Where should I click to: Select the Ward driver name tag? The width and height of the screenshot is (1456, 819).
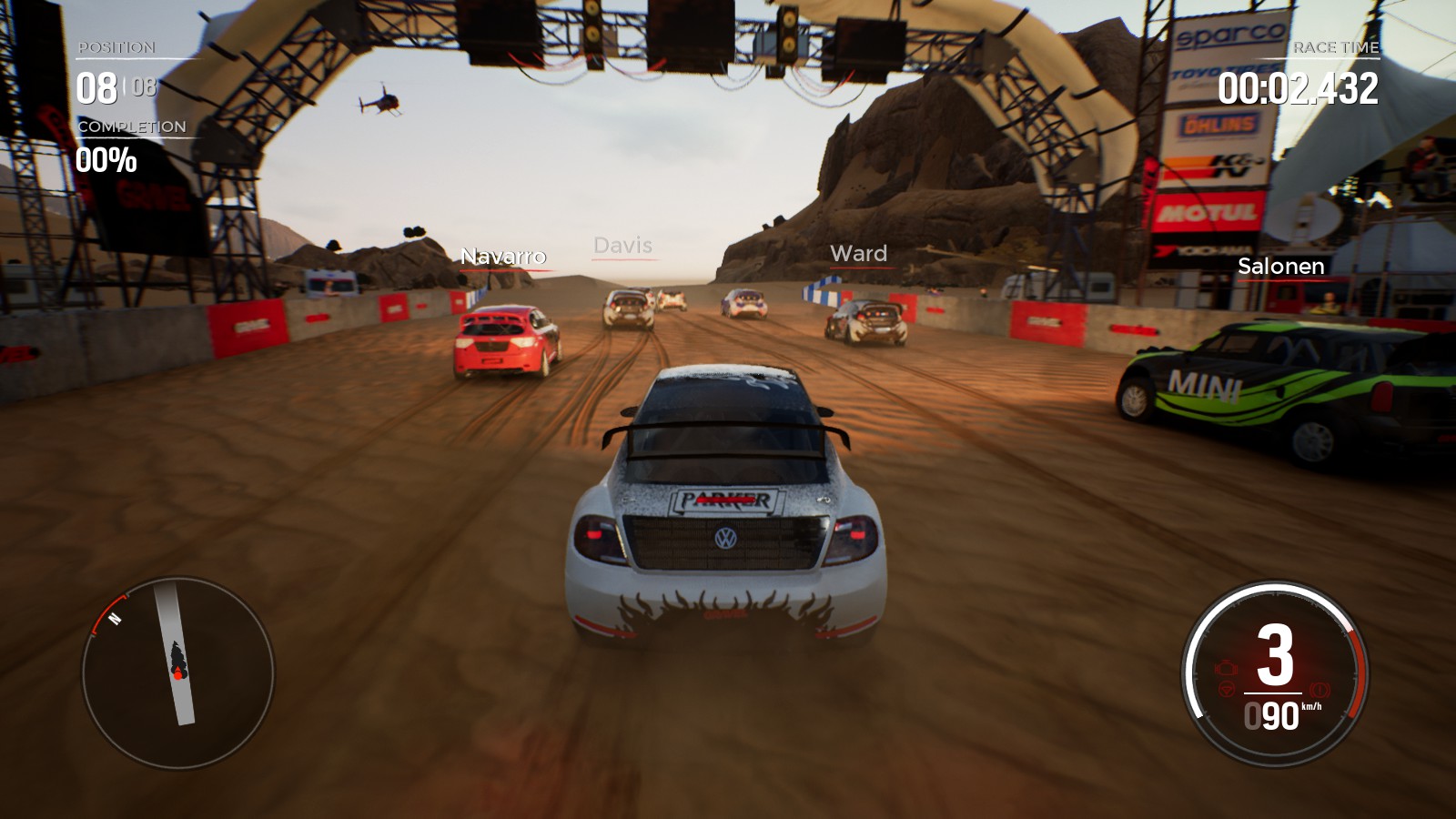tap(858, 254)
